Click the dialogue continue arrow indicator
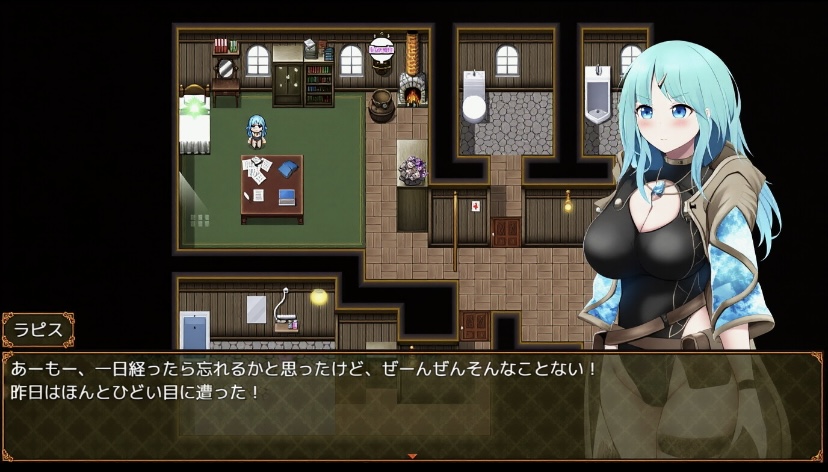 click(x=413, y=456)
